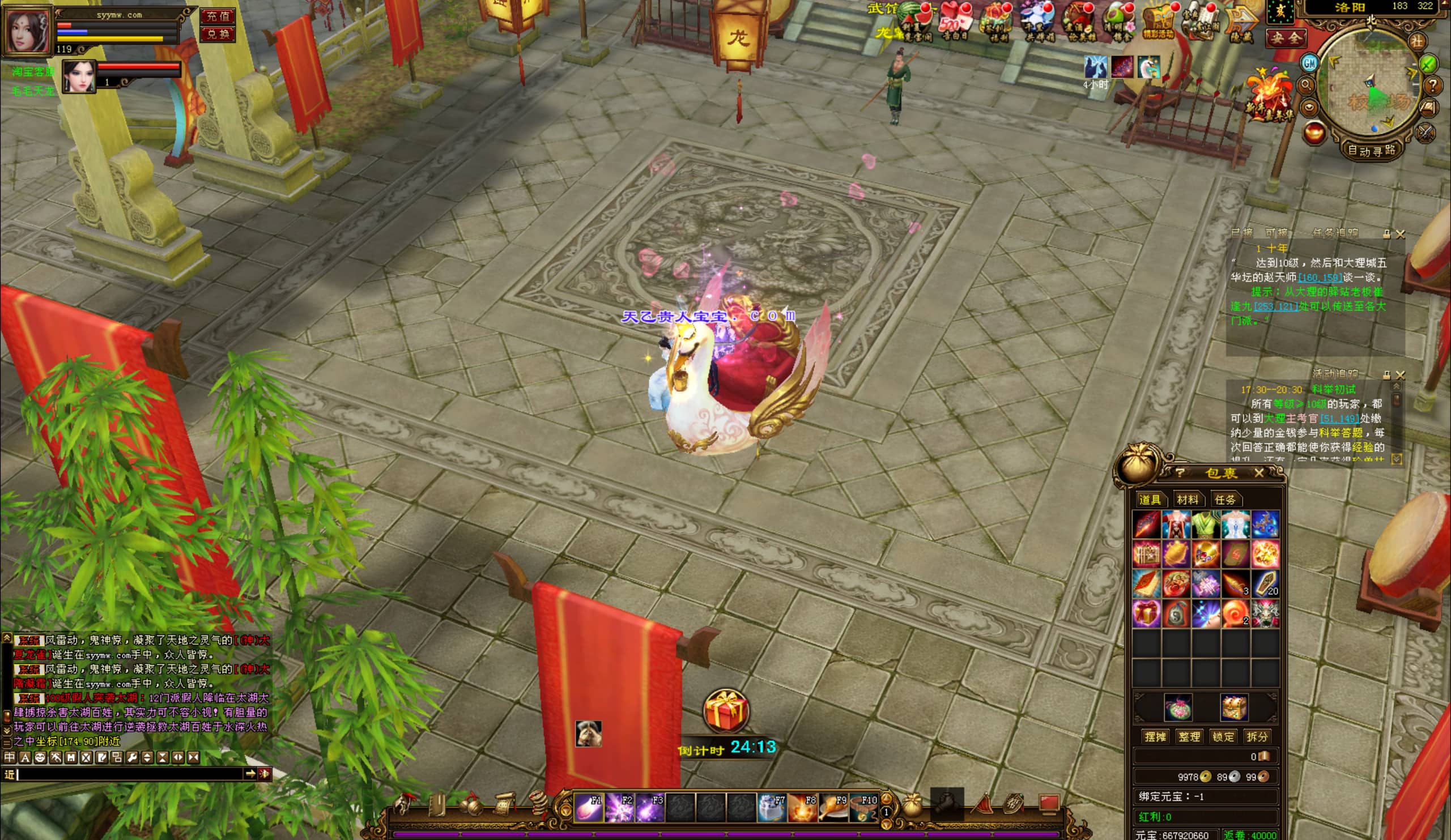Claim the countdown gift box reward

click(x=726, y=710)
